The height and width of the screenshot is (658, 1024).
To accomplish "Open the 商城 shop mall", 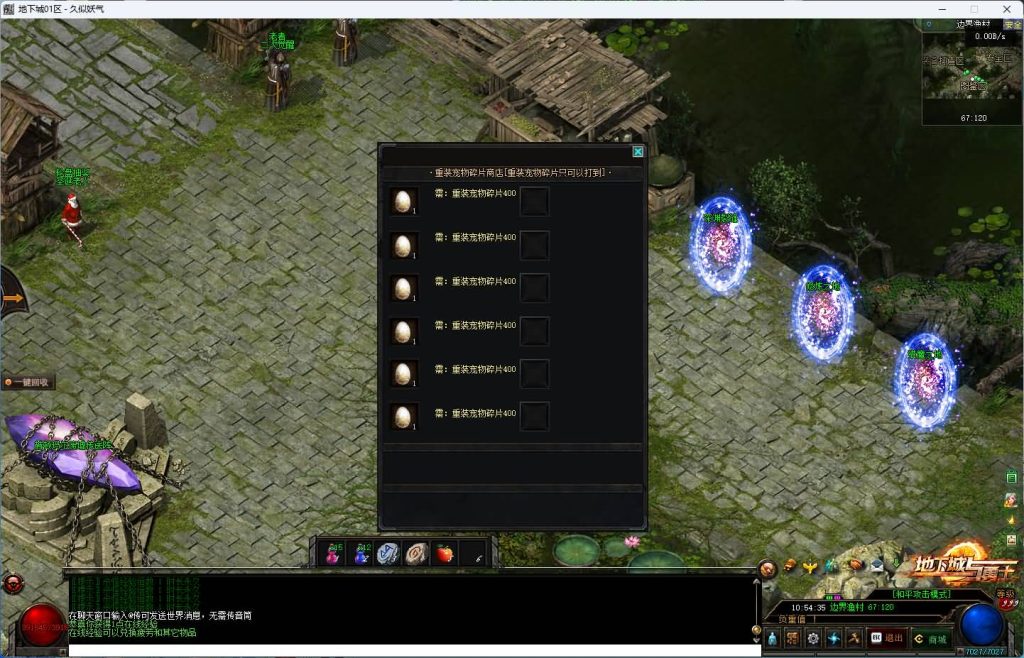I will coord(930,638).
